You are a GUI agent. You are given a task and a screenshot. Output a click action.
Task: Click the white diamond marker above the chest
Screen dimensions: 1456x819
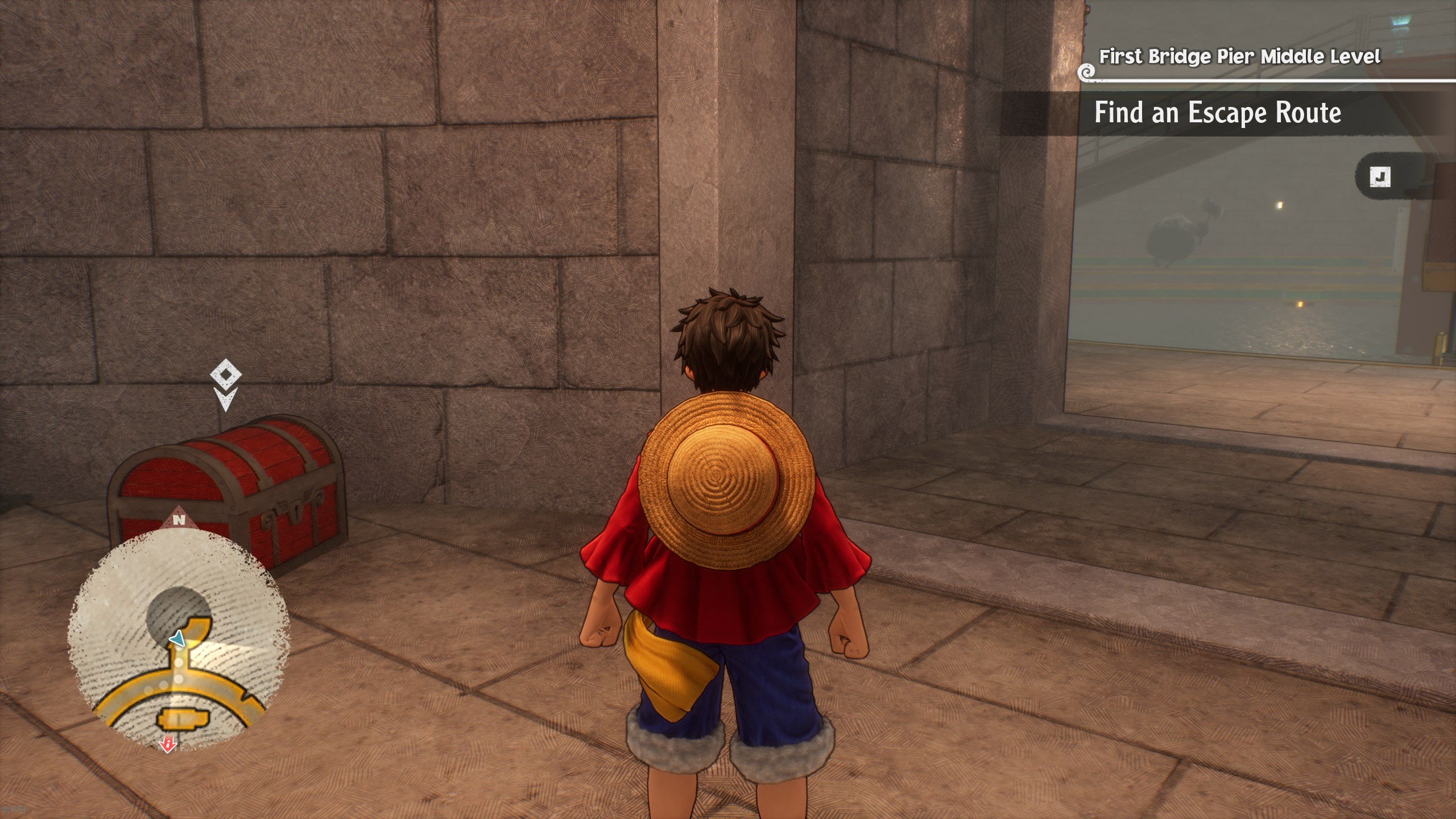225,376
